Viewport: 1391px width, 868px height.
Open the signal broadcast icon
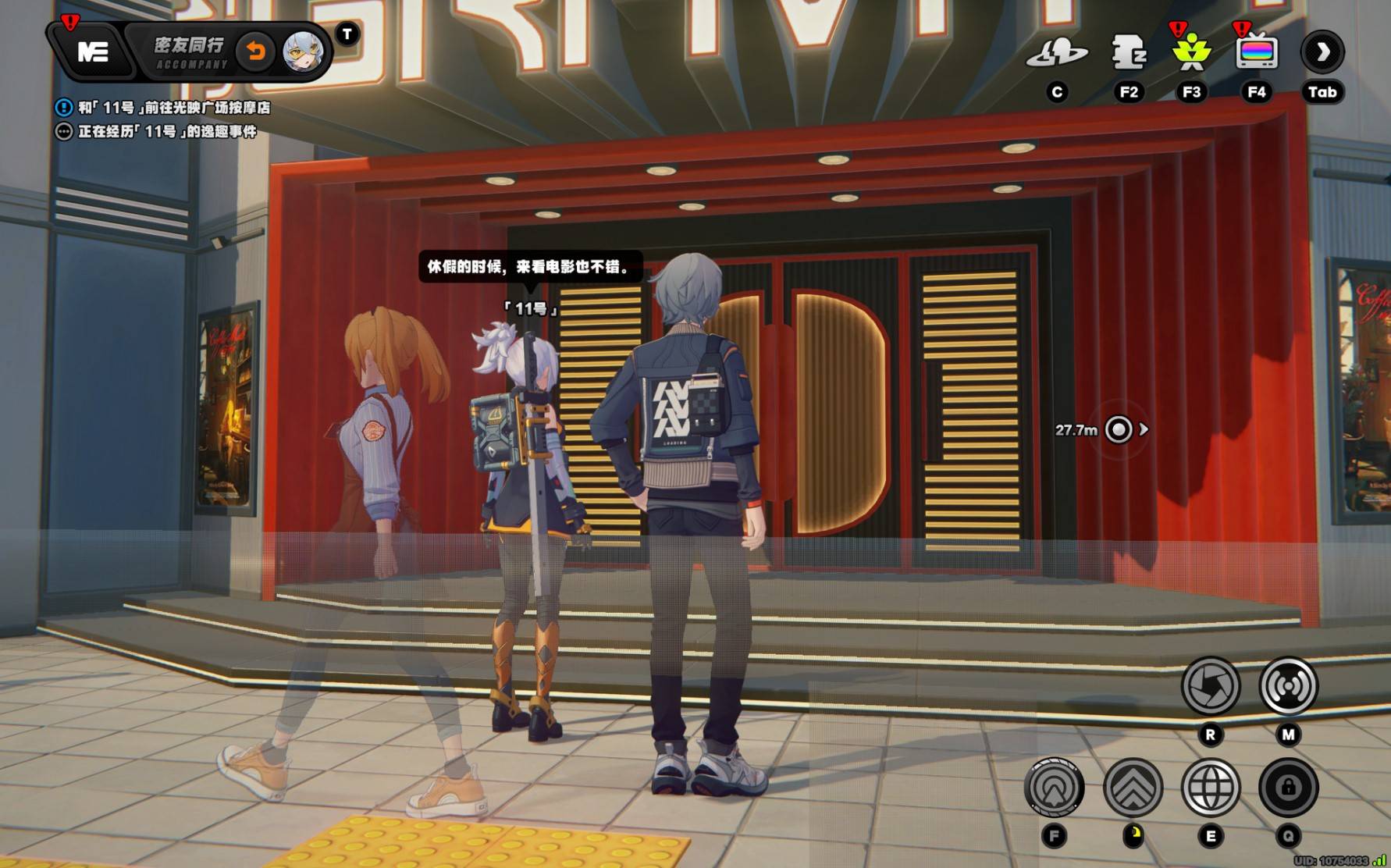(1288, 686)
